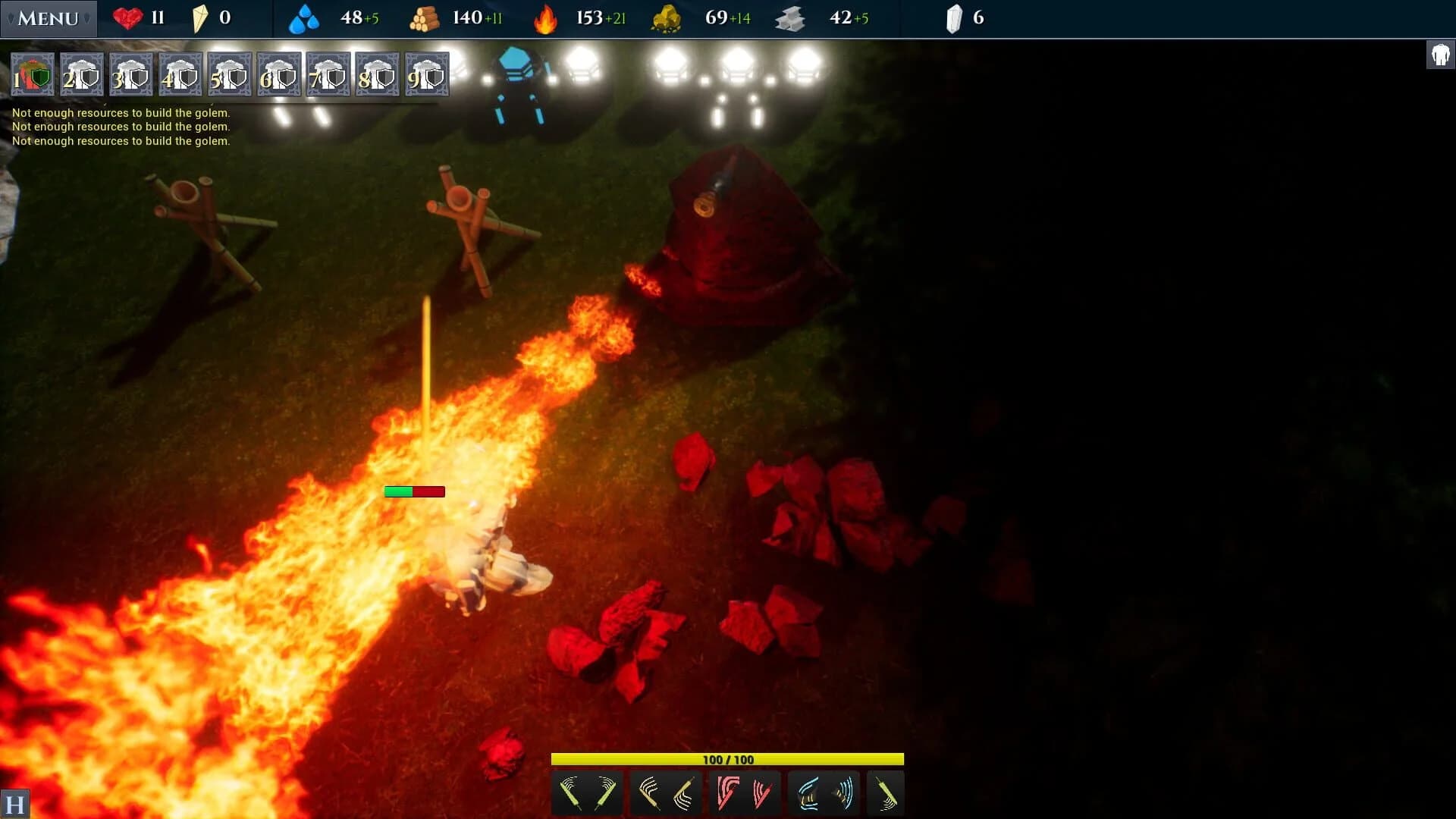1456x819 pixels.
Task: Click golem slot 2 hotbar tab
Action: coord(81,74)
